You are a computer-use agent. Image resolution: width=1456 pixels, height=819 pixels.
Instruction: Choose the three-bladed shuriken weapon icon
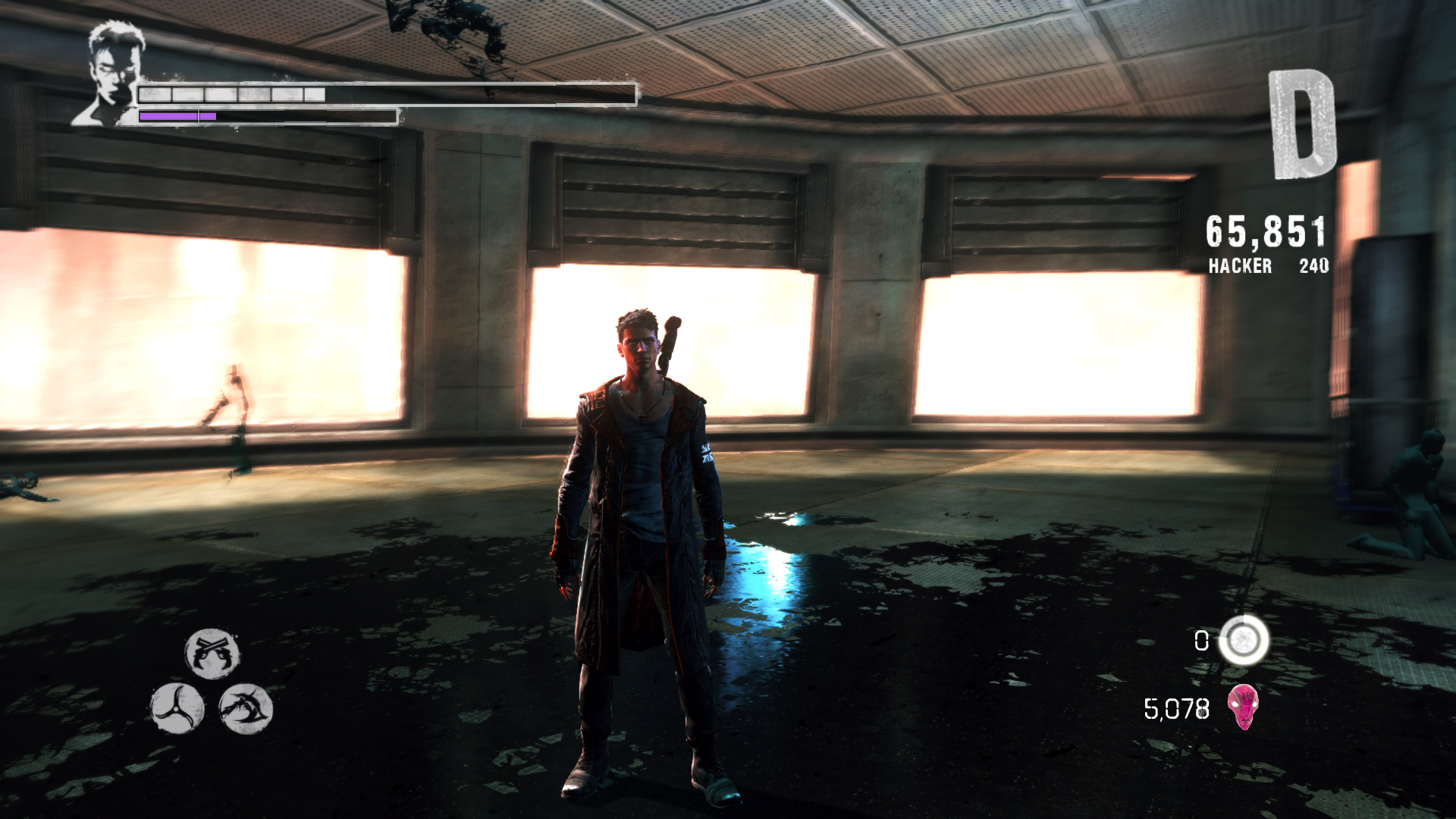(x=177, y=708)
